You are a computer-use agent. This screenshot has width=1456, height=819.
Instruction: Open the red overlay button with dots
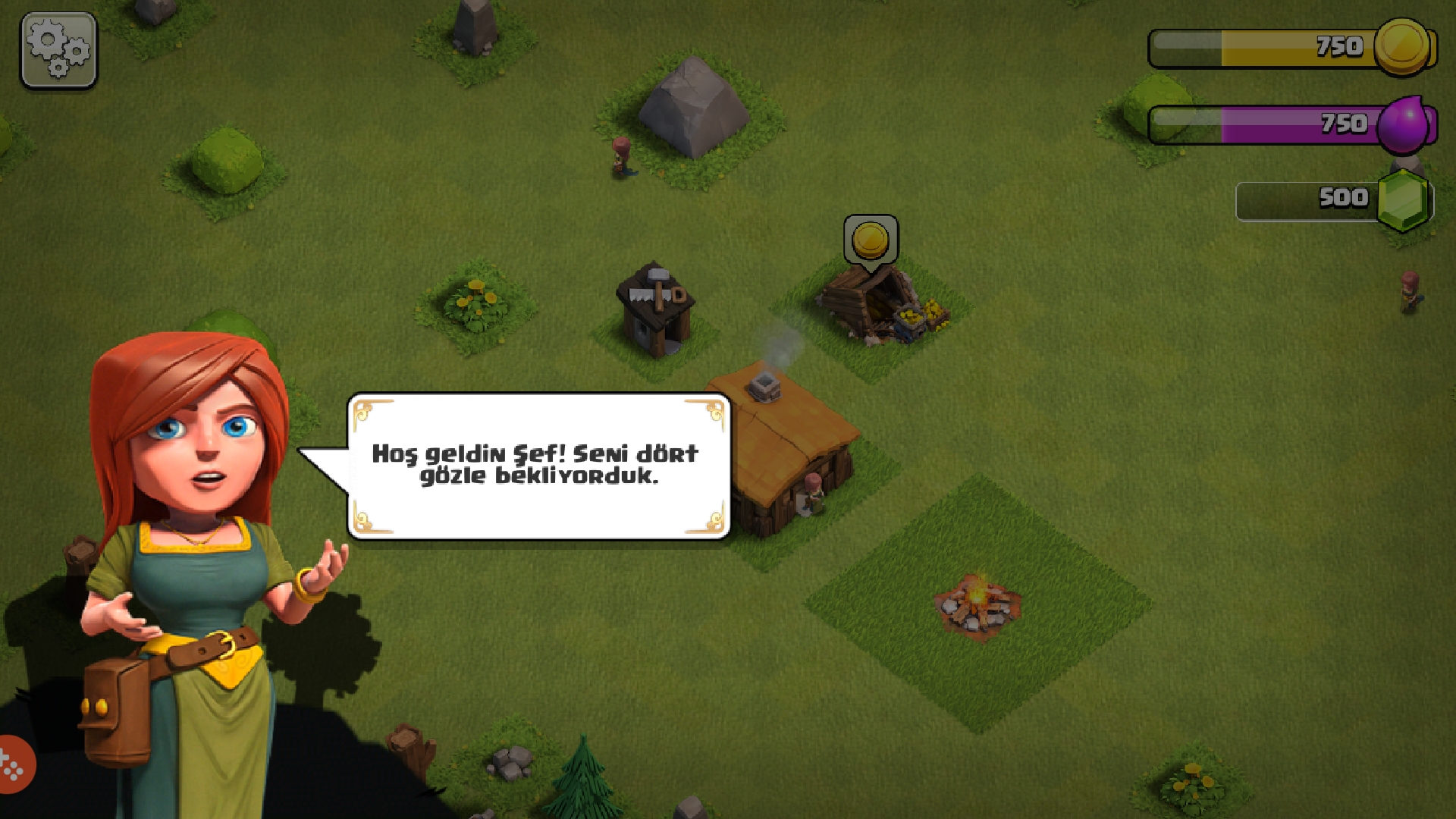click(14, 764)
